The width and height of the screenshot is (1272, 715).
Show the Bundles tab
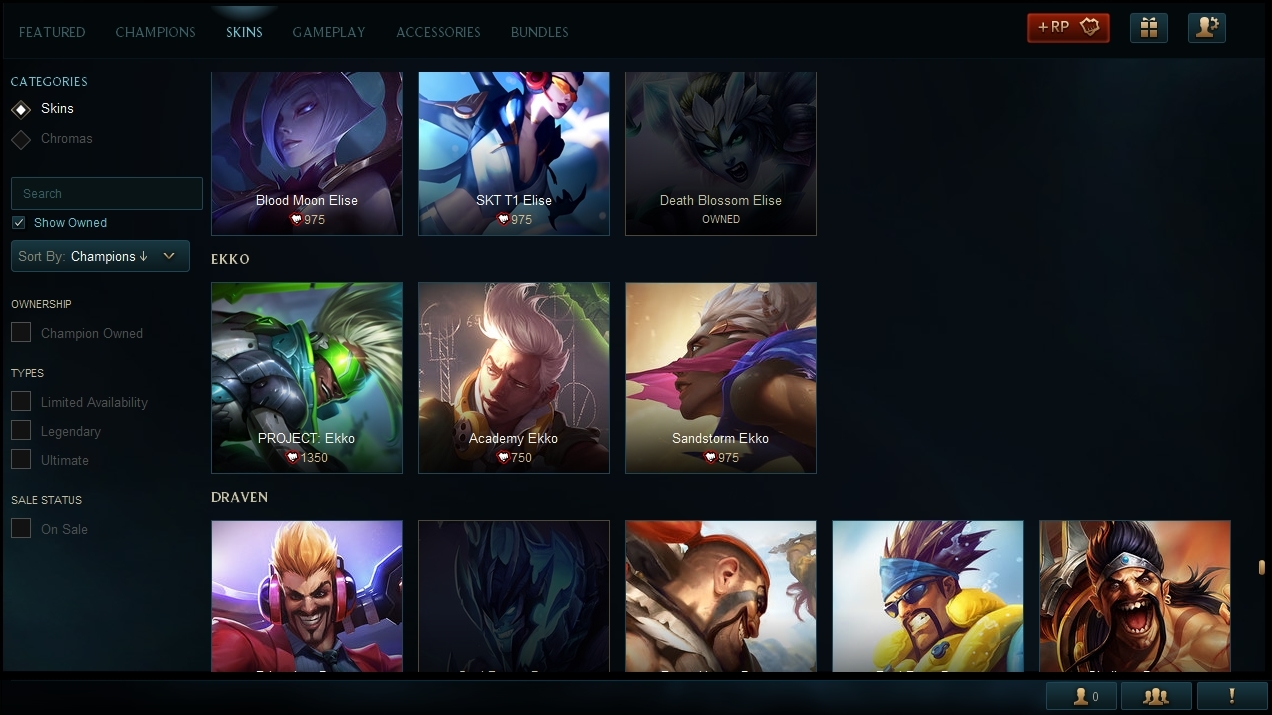pyautogui.click(x=539, y=32)
